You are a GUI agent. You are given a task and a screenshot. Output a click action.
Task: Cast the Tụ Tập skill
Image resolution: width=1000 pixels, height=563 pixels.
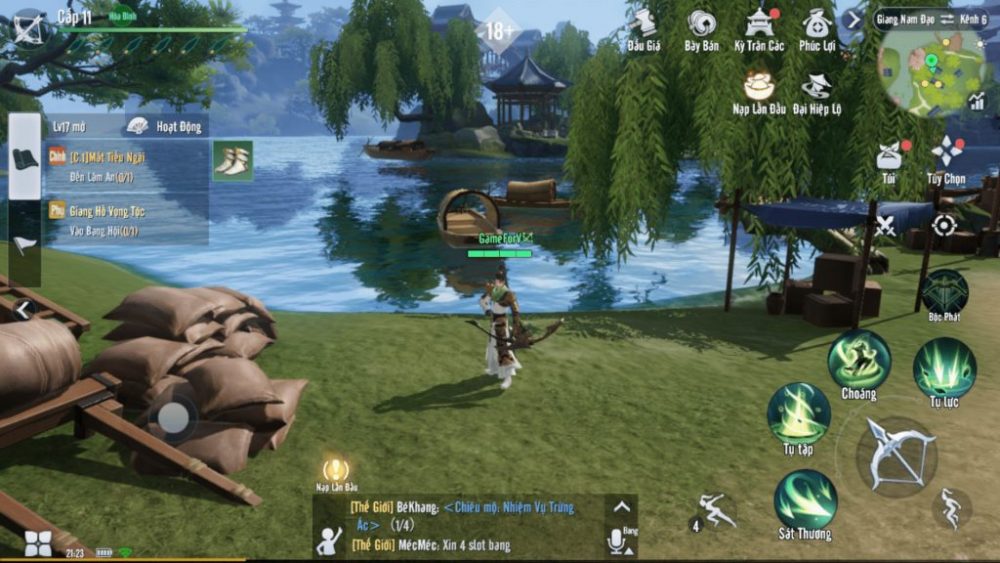point(798,412)
